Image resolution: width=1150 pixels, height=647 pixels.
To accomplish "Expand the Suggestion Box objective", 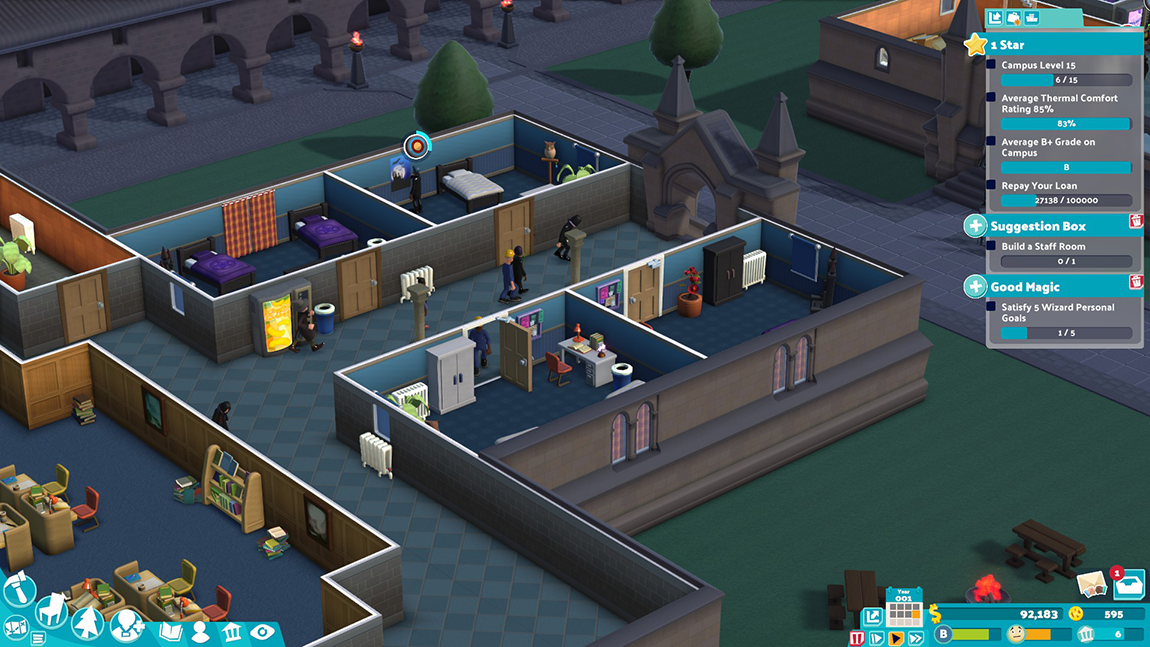I will point(975,226).
